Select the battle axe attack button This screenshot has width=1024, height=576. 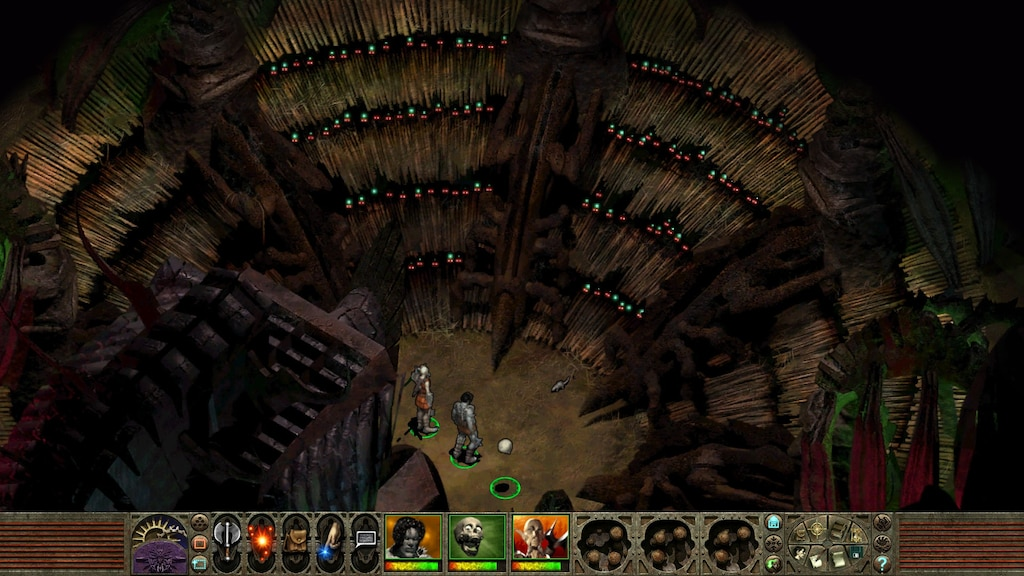[227, 538]
